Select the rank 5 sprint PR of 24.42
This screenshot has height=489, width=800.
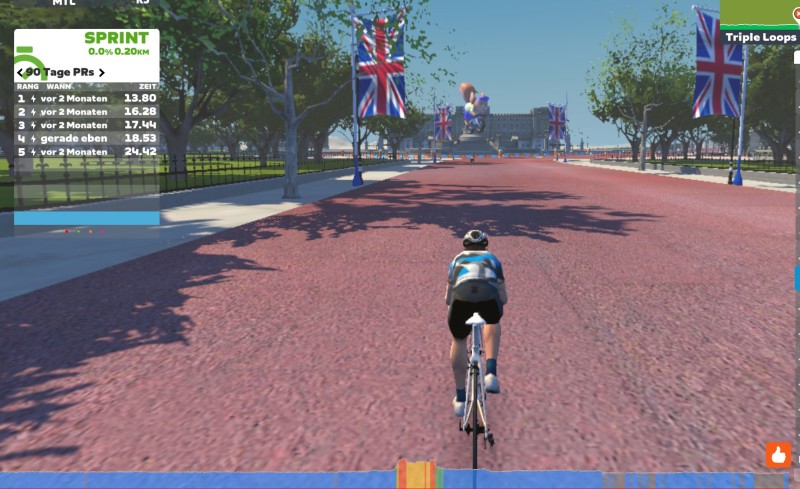pos(87,151)
